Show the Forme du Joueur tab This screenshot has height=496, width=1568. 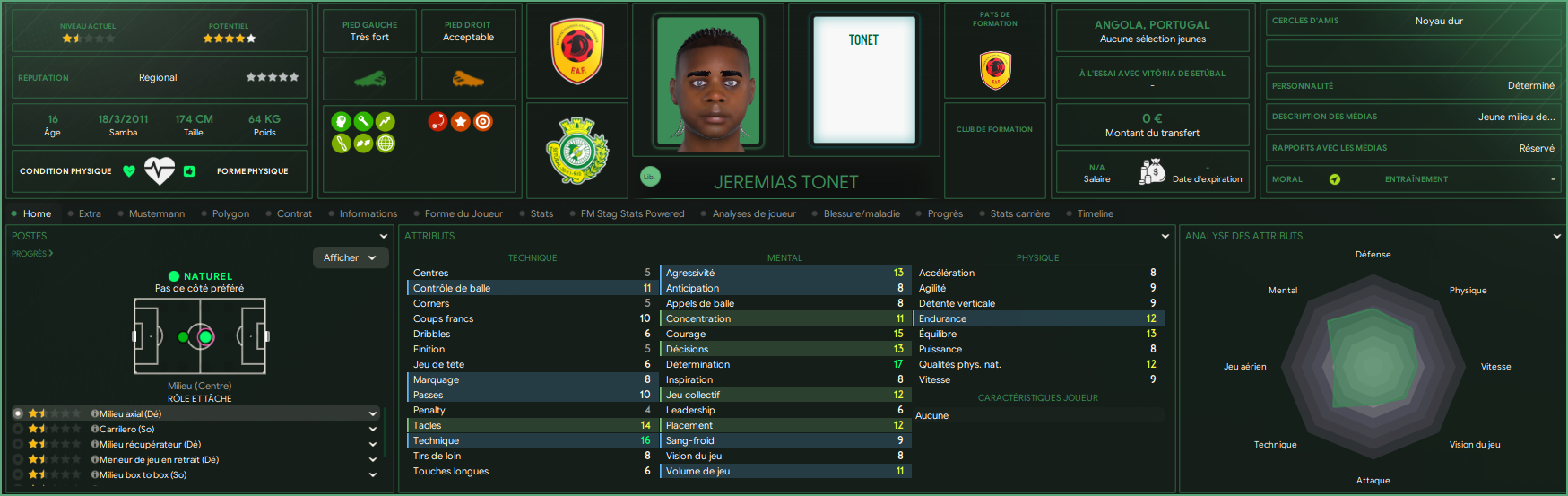click(463, 213)
